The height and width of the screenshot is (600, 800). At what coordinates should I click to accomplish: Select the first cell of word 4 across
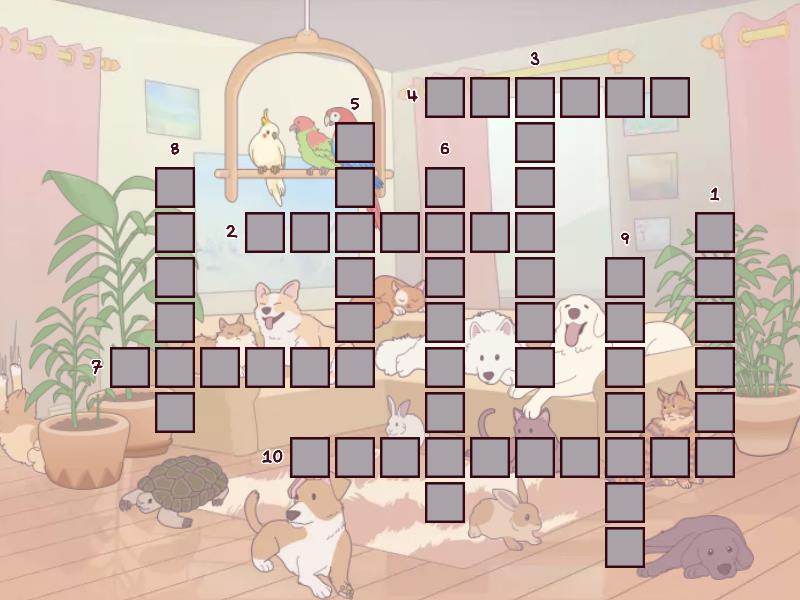coord(445,97)
